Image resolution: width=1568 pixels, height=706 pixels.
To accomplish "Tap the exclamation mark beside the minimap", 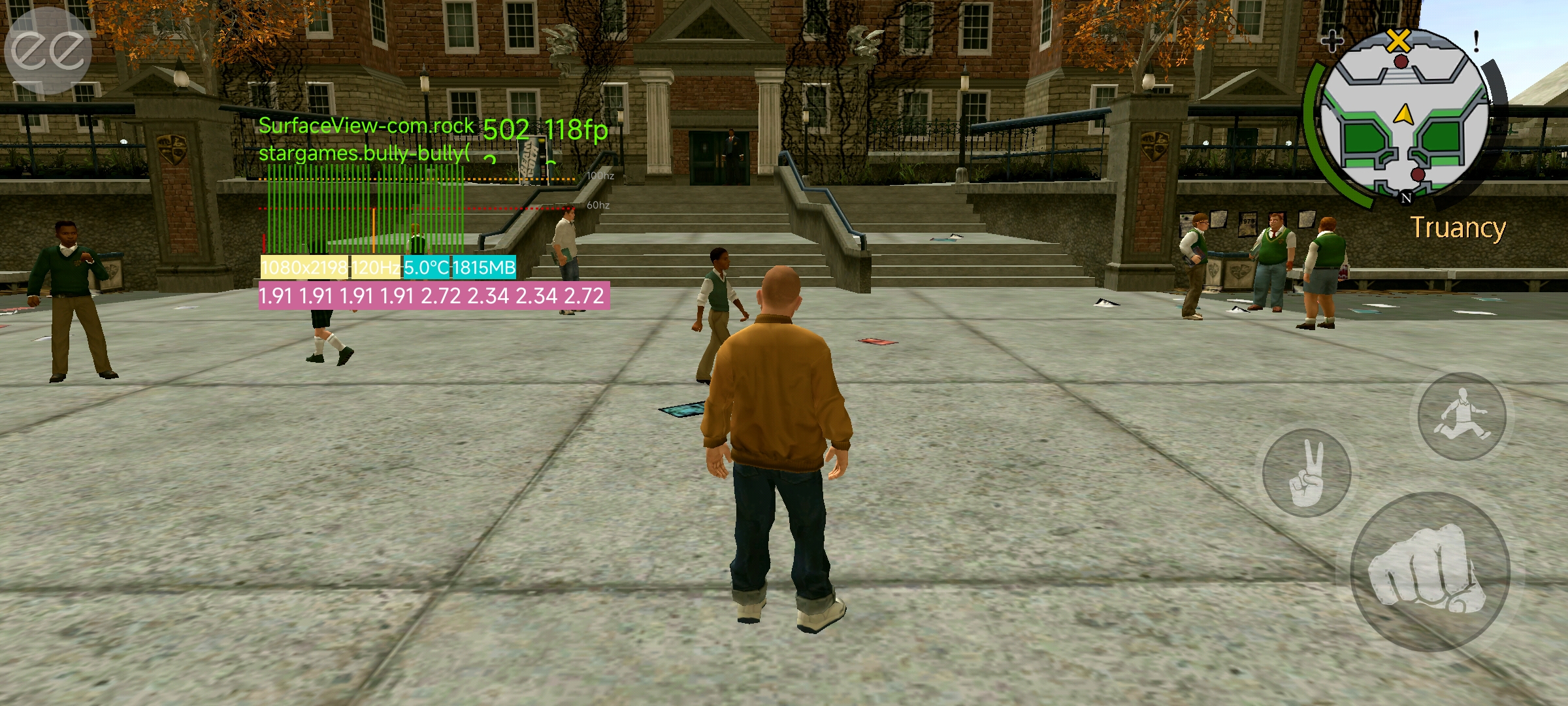I will pos(1476,42).
